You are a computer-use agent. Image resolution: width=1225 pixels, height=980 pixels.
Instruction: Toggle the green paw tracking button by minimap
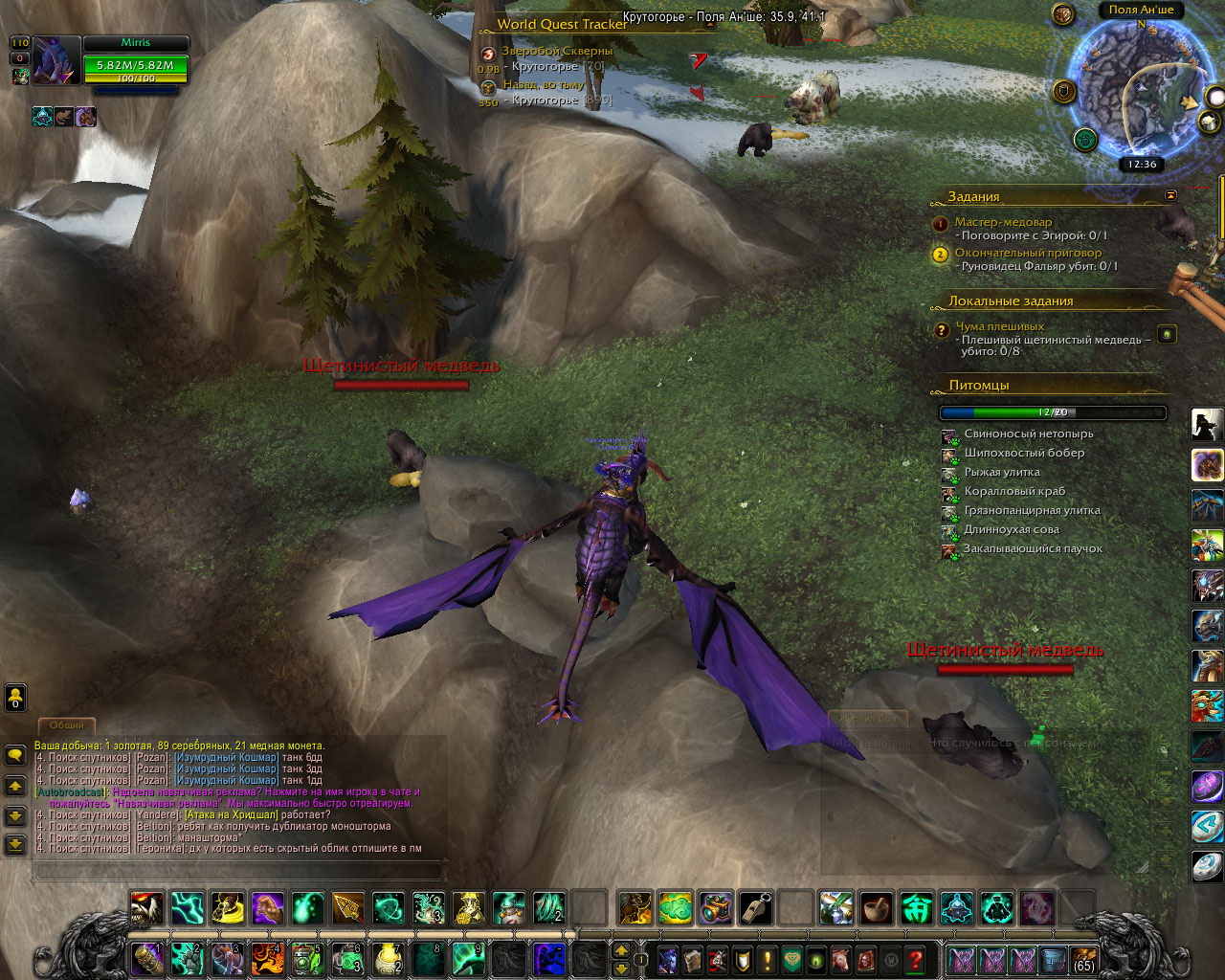(1084, 140)
